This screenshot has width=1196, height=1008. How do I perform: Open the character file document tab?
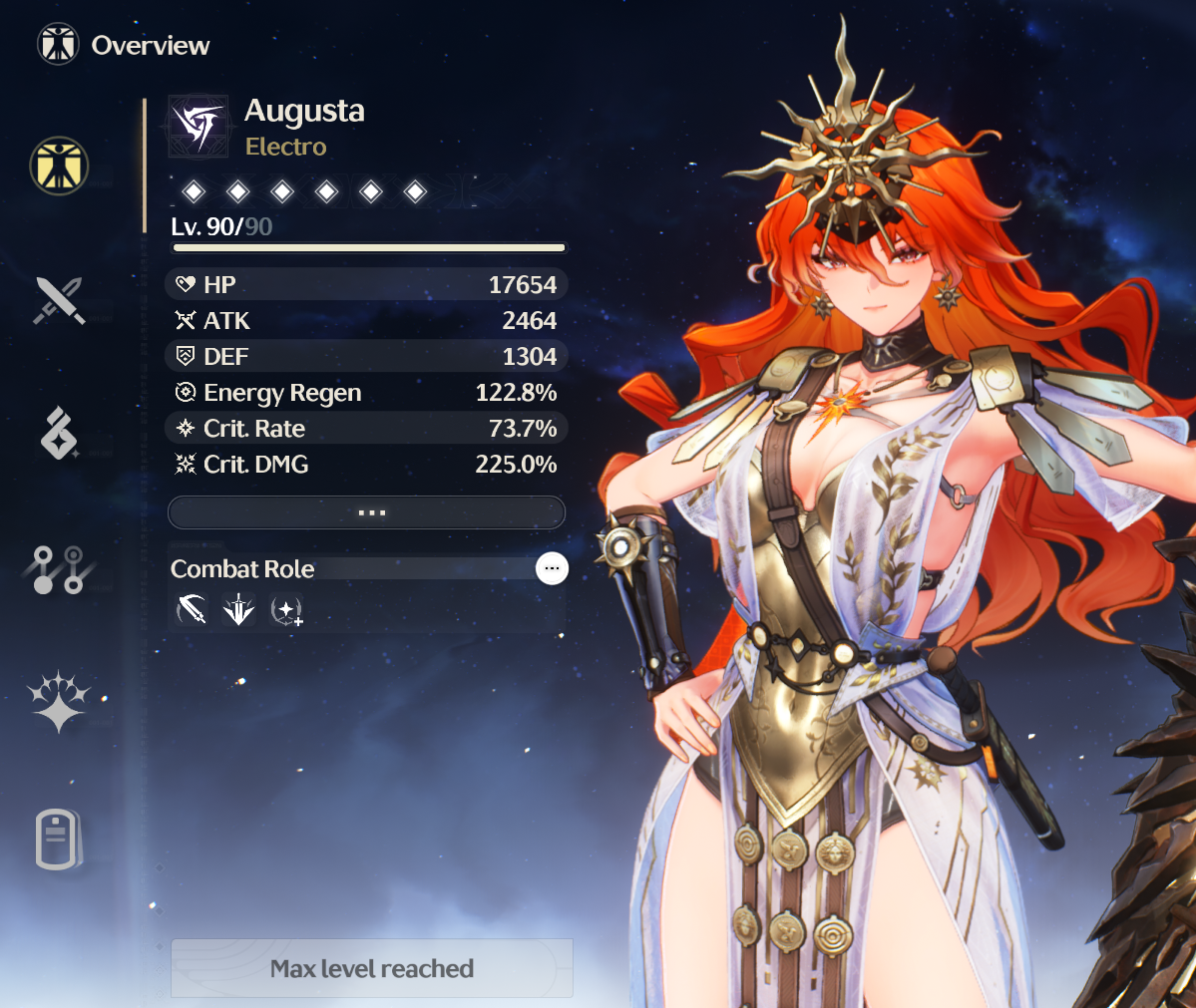(59, 839)
